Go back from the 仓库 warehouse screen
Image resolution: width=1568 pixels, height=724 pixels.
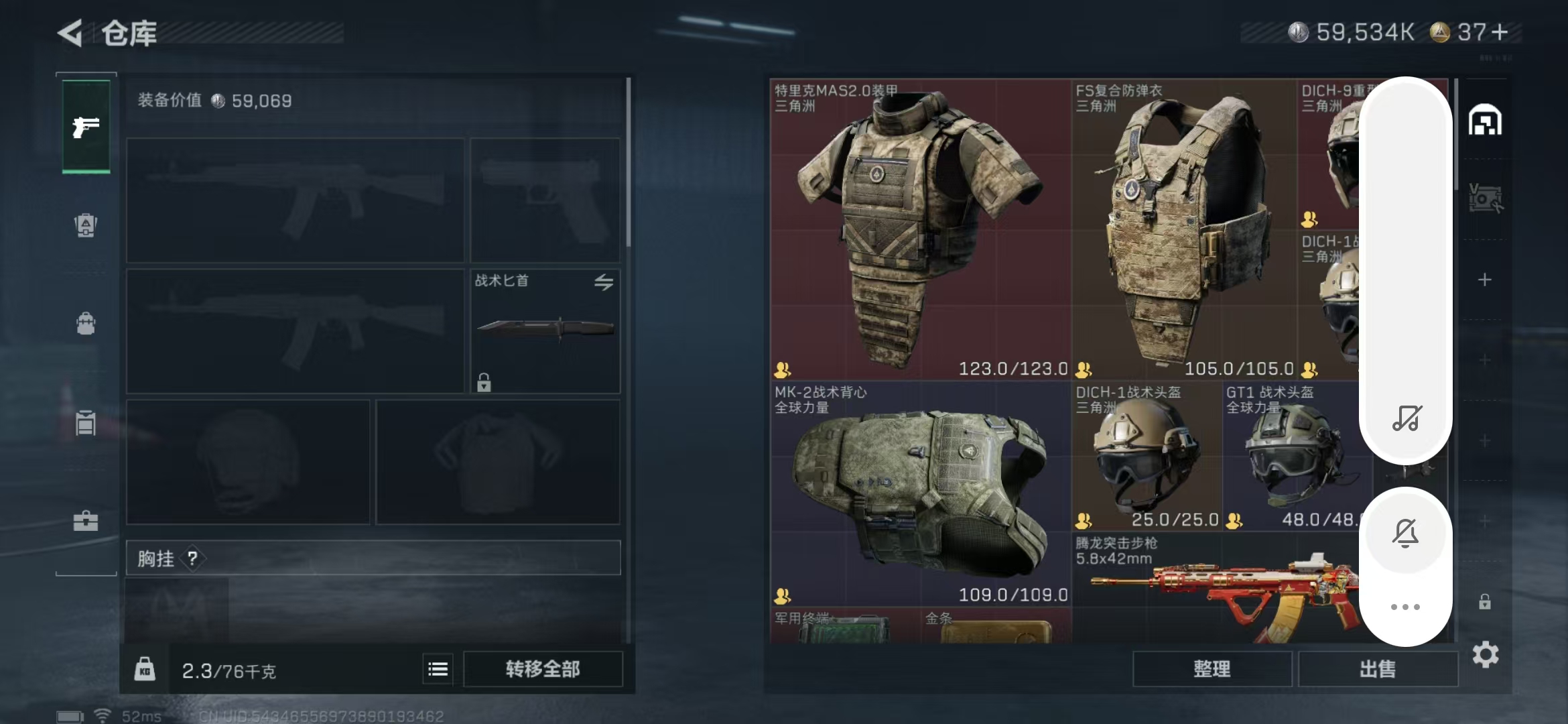[70, 33]
